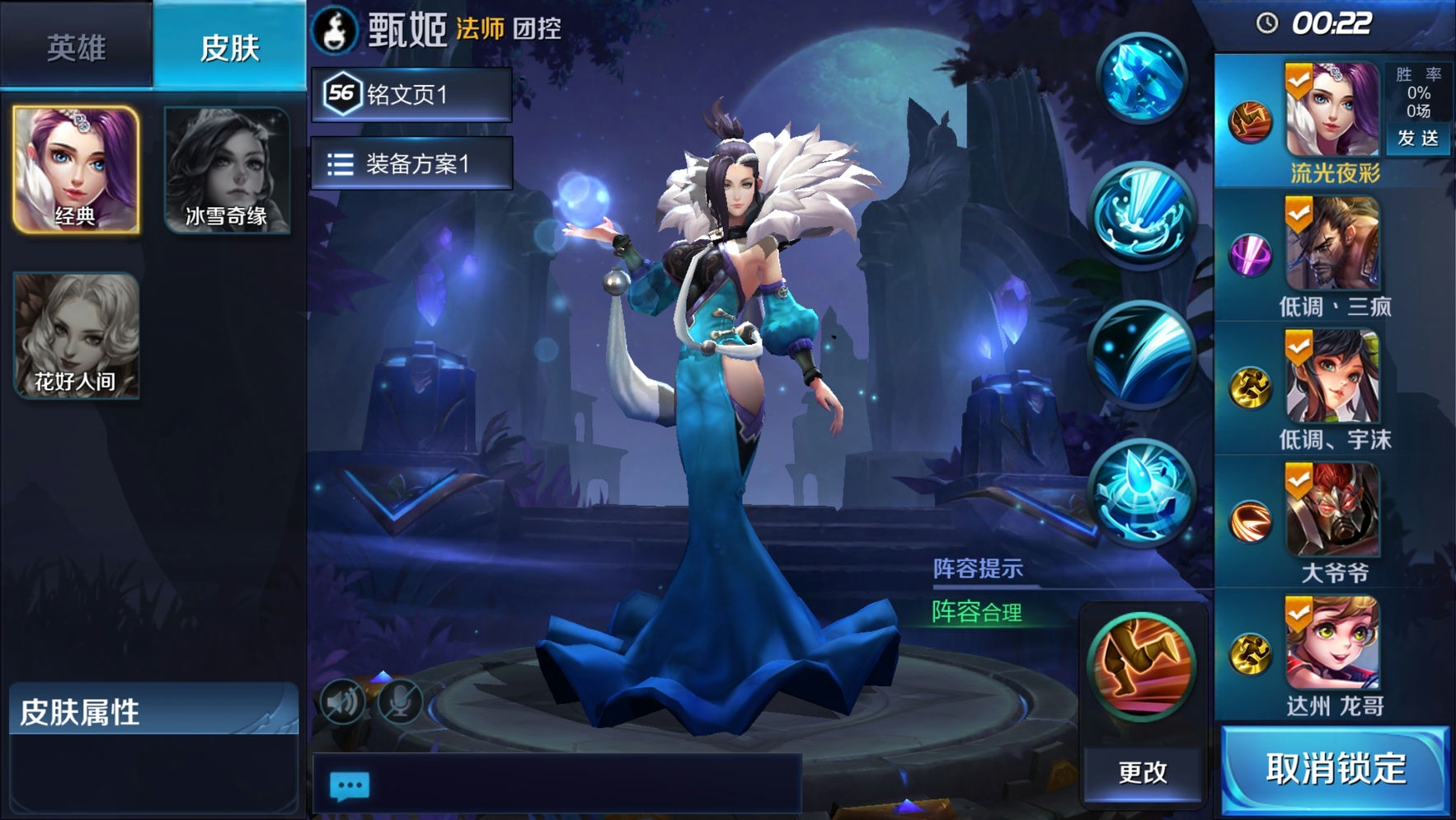Open the 装备方案1 equipment plan

point(411,164)
